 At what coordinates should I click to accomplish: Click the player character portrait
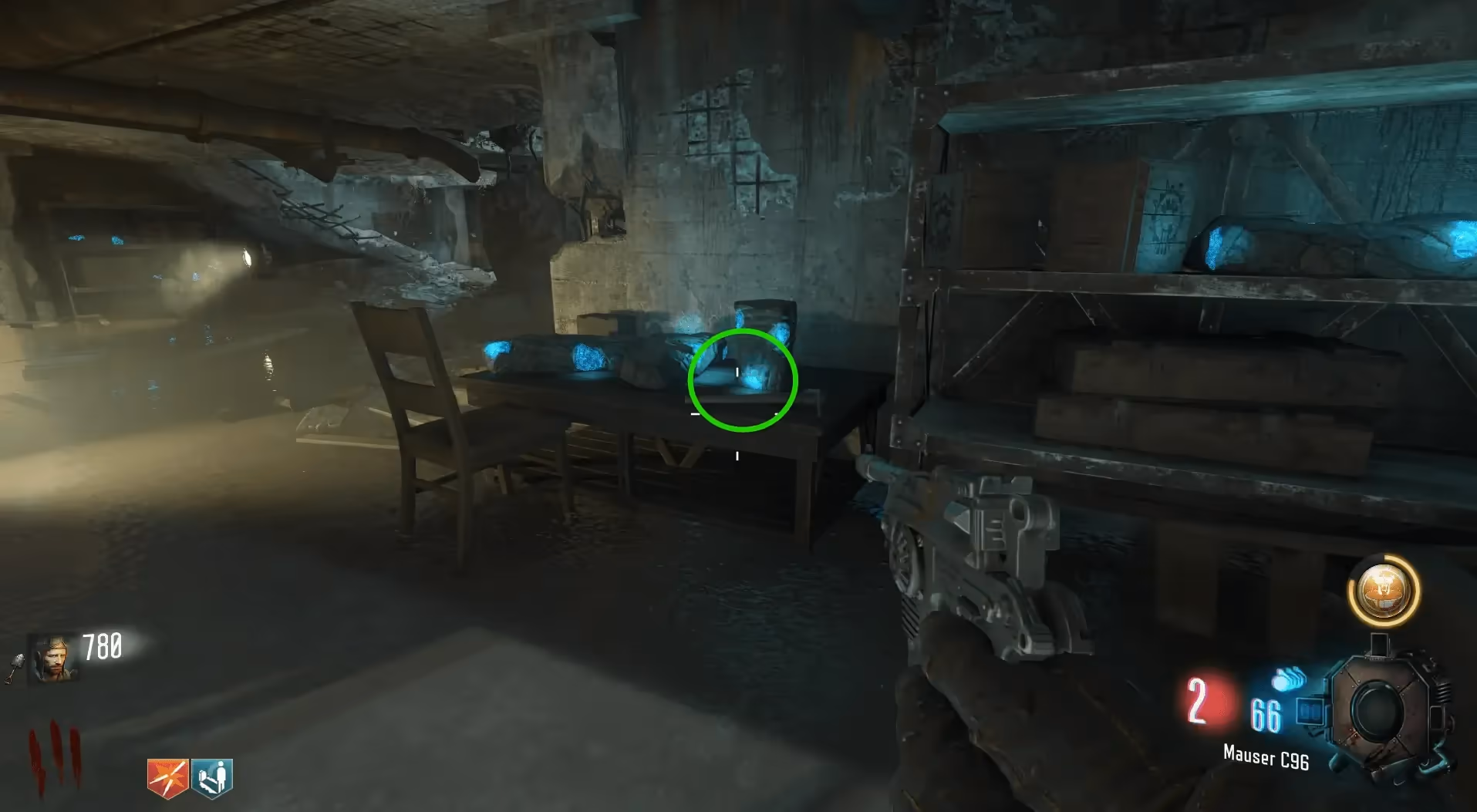(52, 659)
